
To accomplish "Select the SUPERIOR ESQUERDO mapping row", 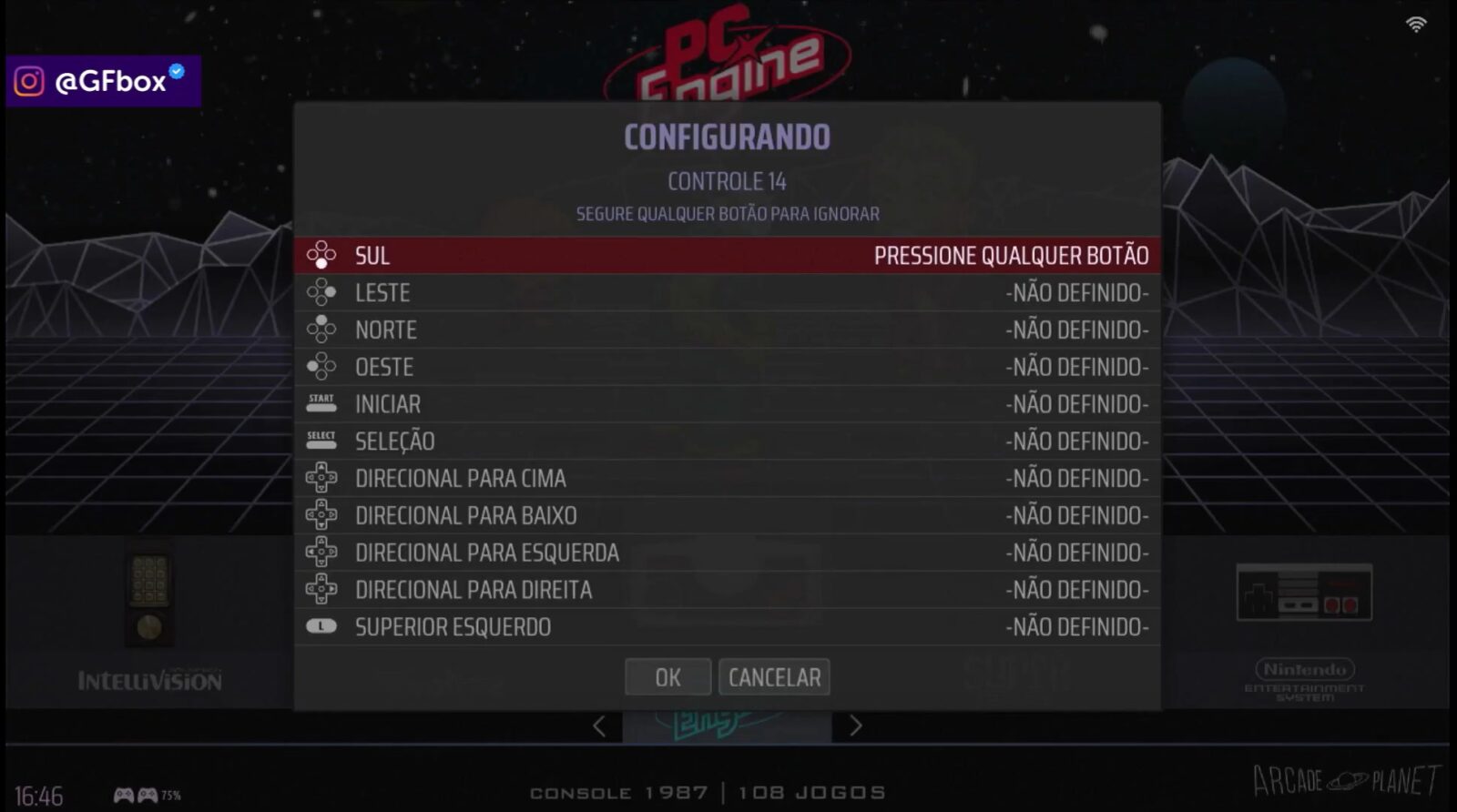I will 728,626.
